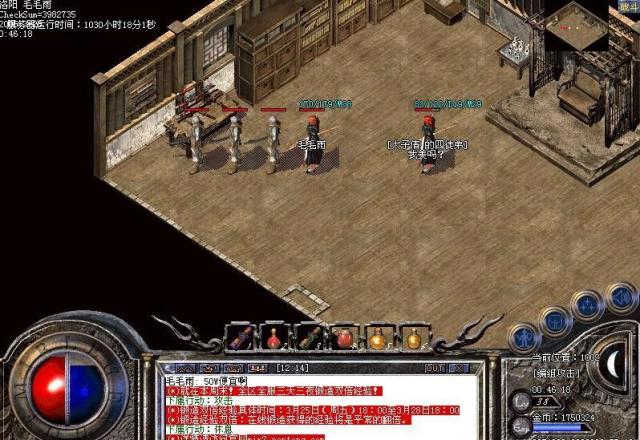Image resolution: width=640 pixels, height=440 pixels.
Task: Use the purple scroll in the belt
Action: [244, 337]
